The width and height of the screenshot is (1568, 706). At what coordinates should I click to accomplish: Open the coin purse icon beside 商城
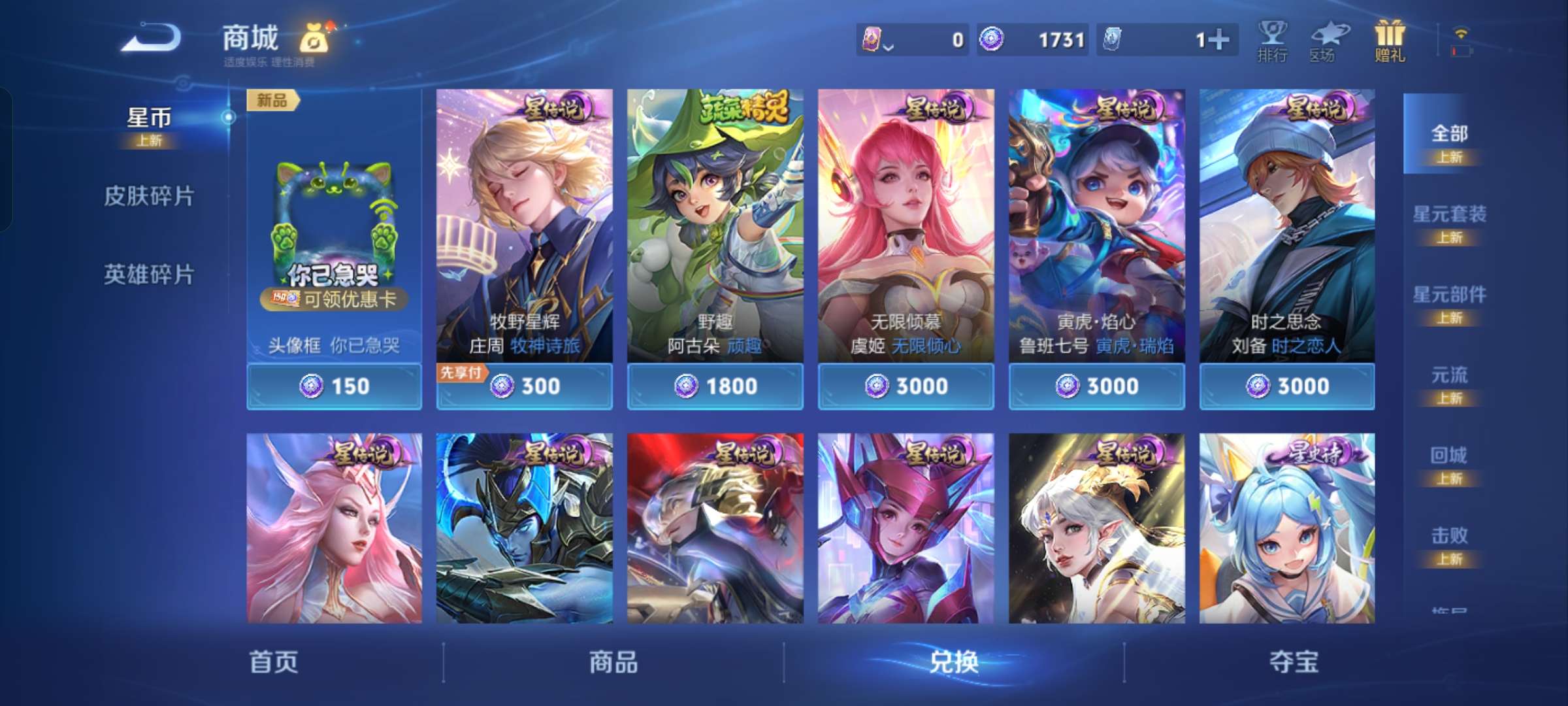click(312, 39)
